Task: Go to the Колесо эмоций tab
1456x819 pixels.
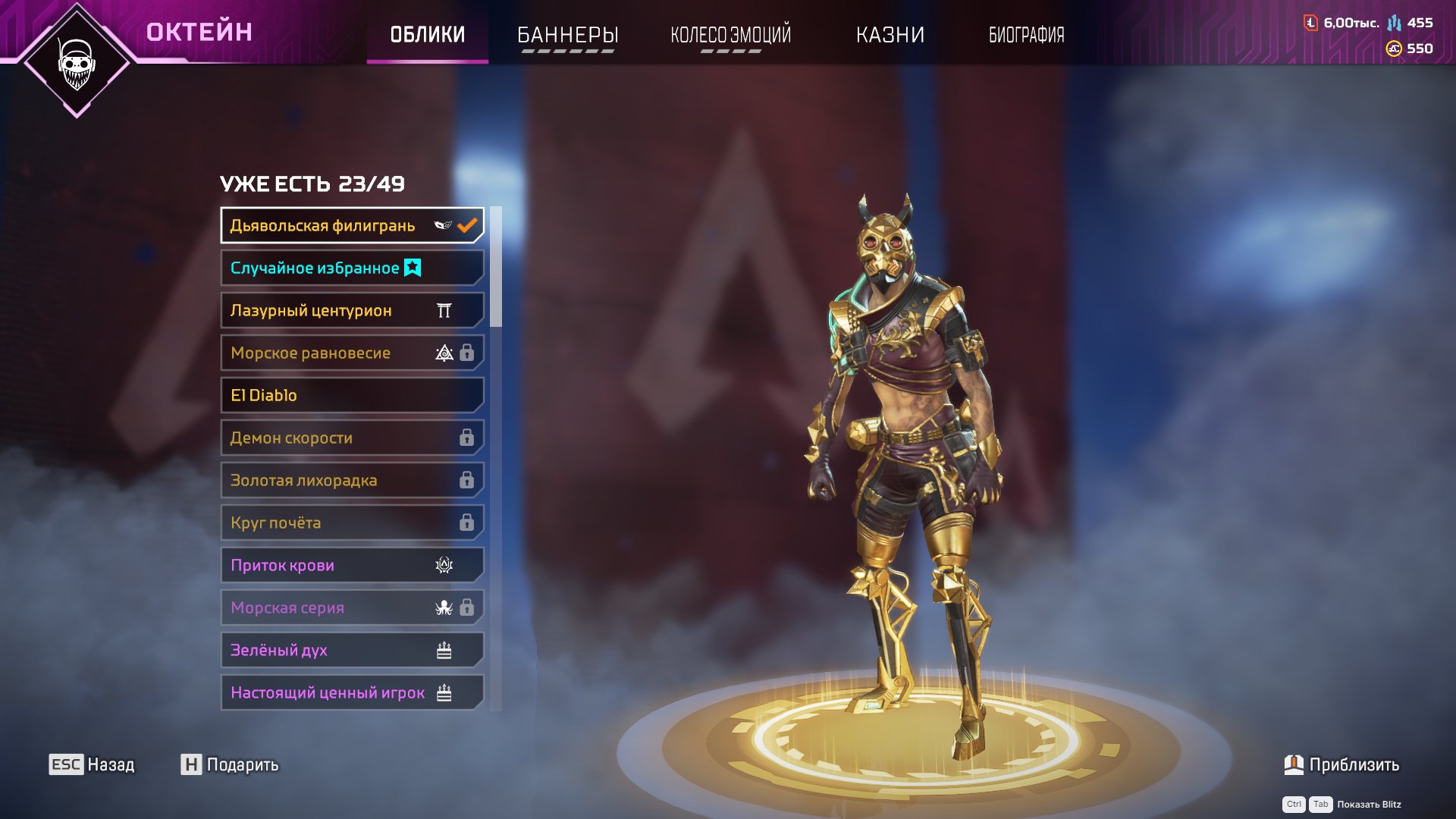Action: 730,35
